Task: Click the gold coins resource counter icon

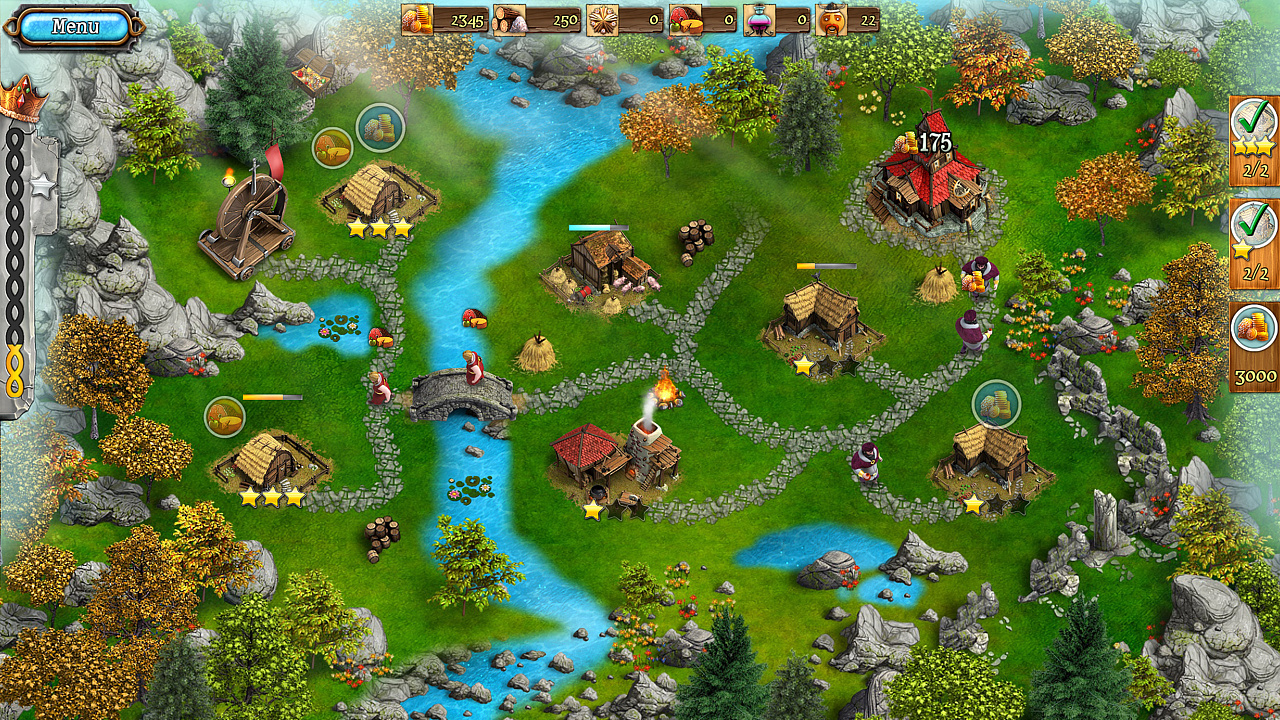Action: [x=418, y=18]
